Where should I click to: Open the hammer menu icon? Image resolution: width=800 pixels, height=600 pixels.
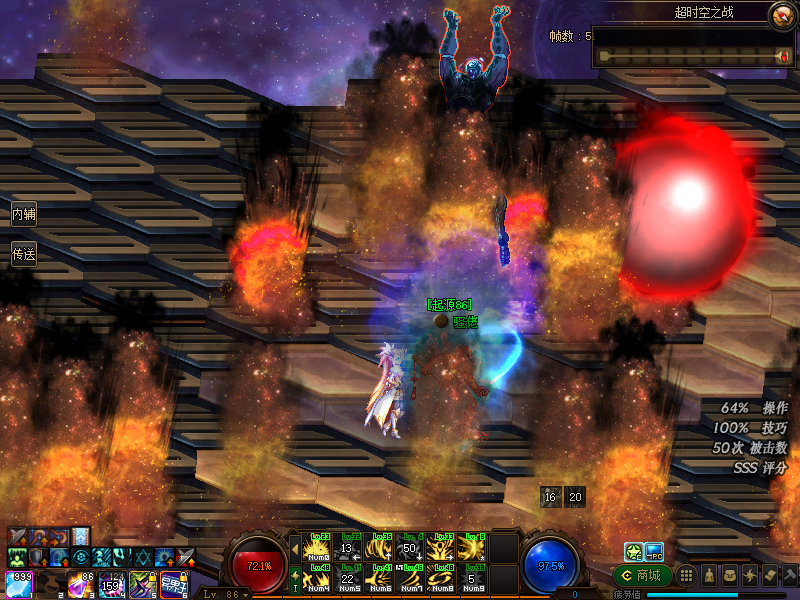(x=789, y=576)
